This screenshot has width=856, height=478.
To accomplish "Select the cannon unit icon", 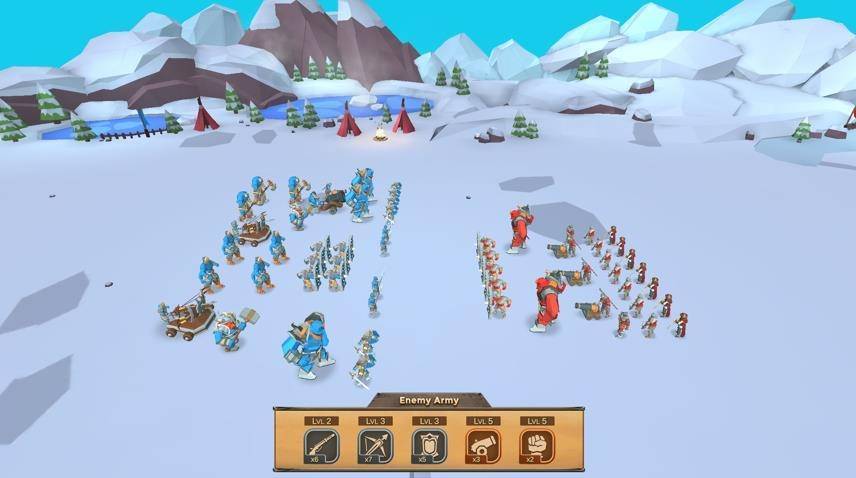I will coord(482,445).
